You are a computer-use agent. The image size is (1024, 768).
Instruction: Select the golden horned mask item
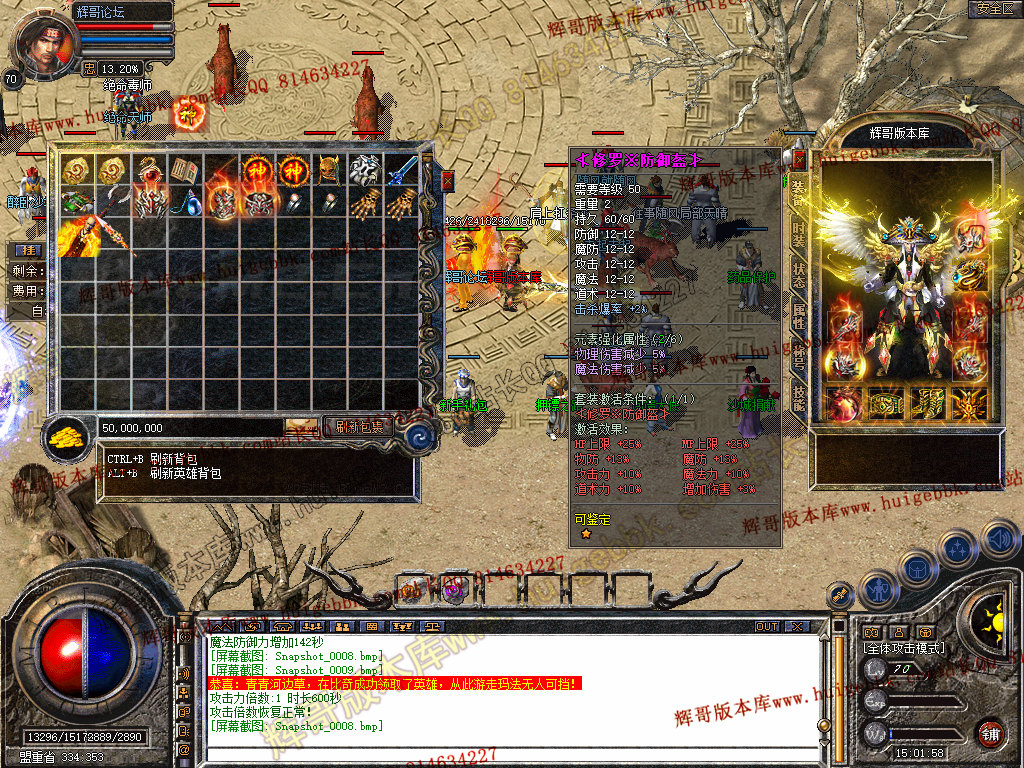[329, 170]
